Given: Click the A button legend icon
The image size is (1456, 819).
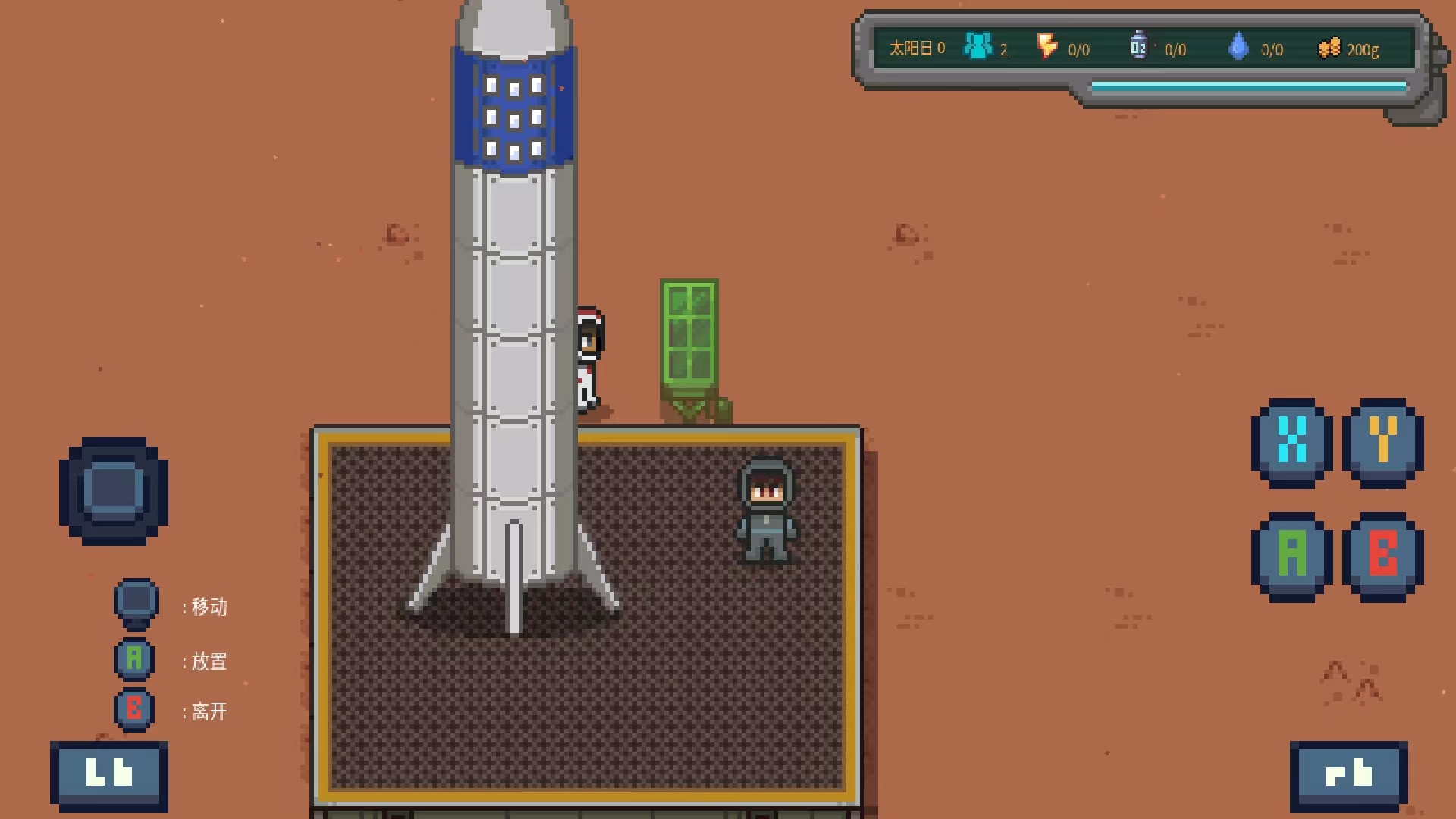Looking at the screenshot, I should coord(134,659).
